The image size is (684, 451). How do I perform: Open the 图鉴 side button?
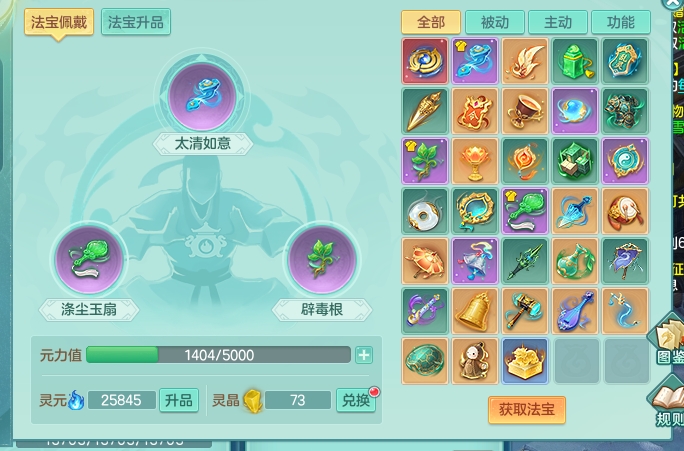pyautogui.click(x=668, y=343)
